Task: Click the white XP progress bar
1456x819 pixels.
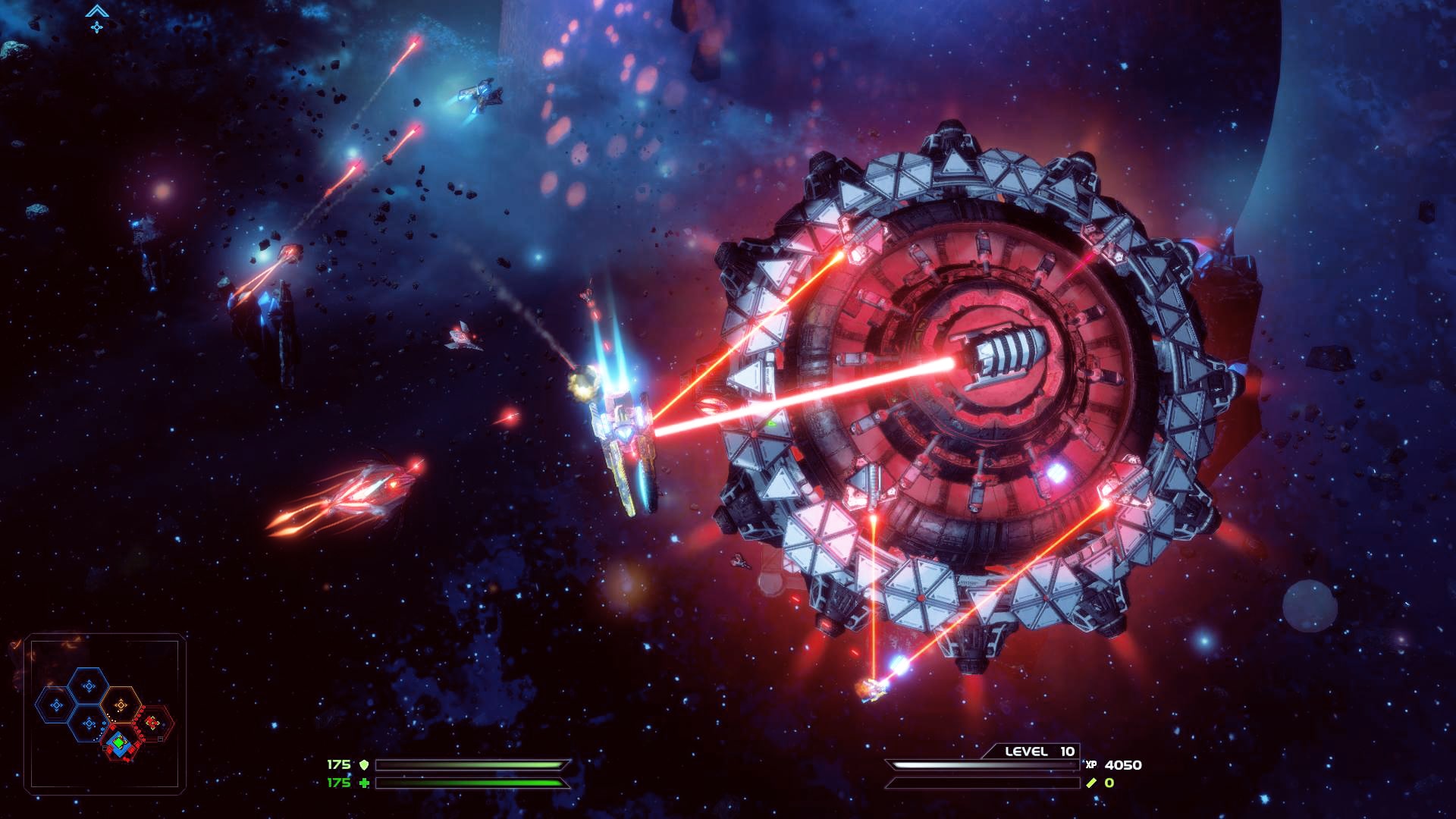Action: (x=981, y=764)
